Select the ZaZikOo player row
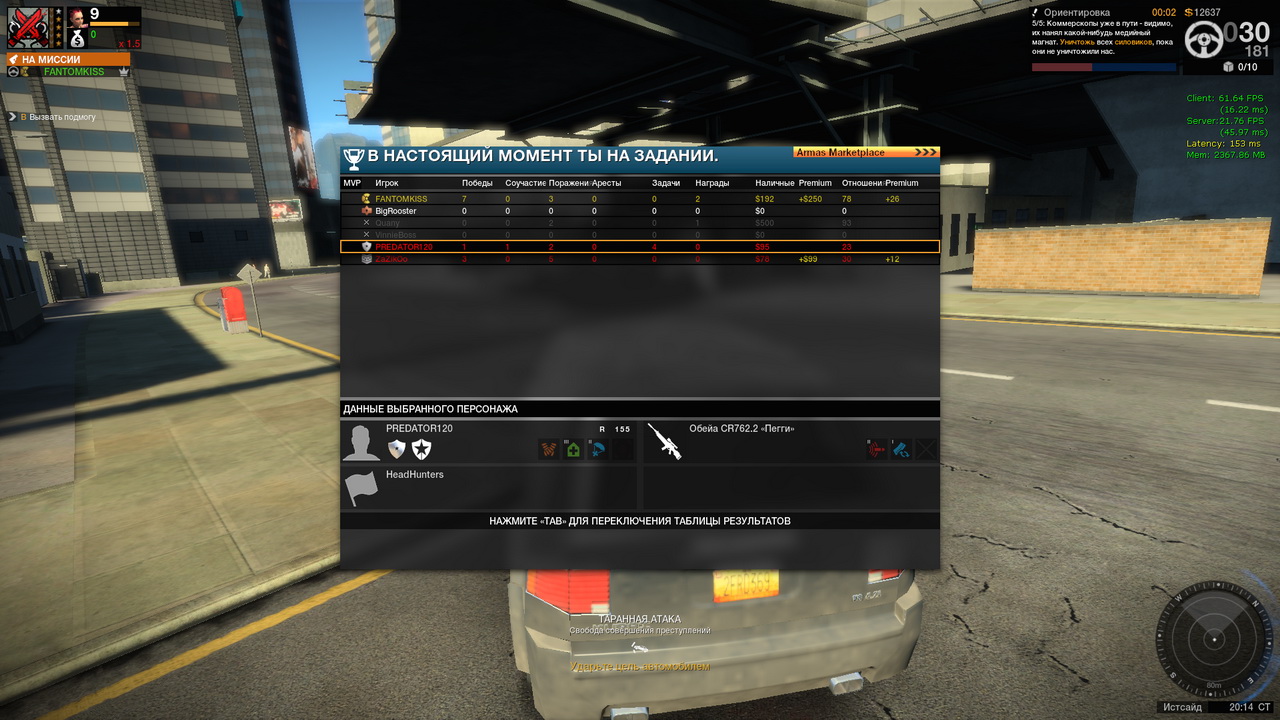Viewport: 1280px width, 720px height. click(640, 259)
